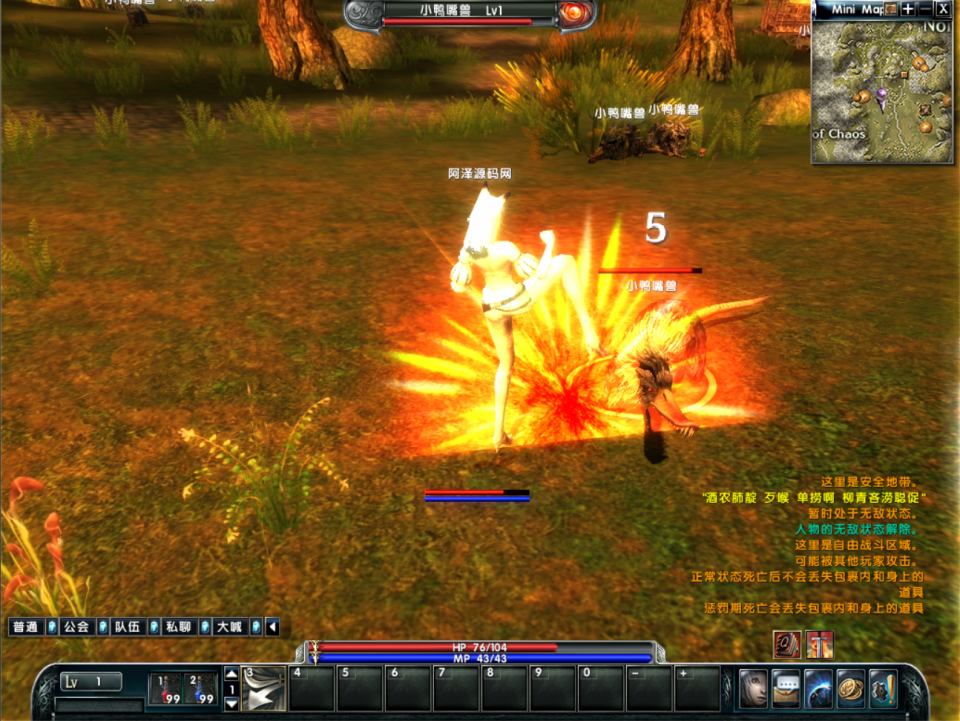
Task: Open the gold coins shop icon
Action: coord(851,688)
